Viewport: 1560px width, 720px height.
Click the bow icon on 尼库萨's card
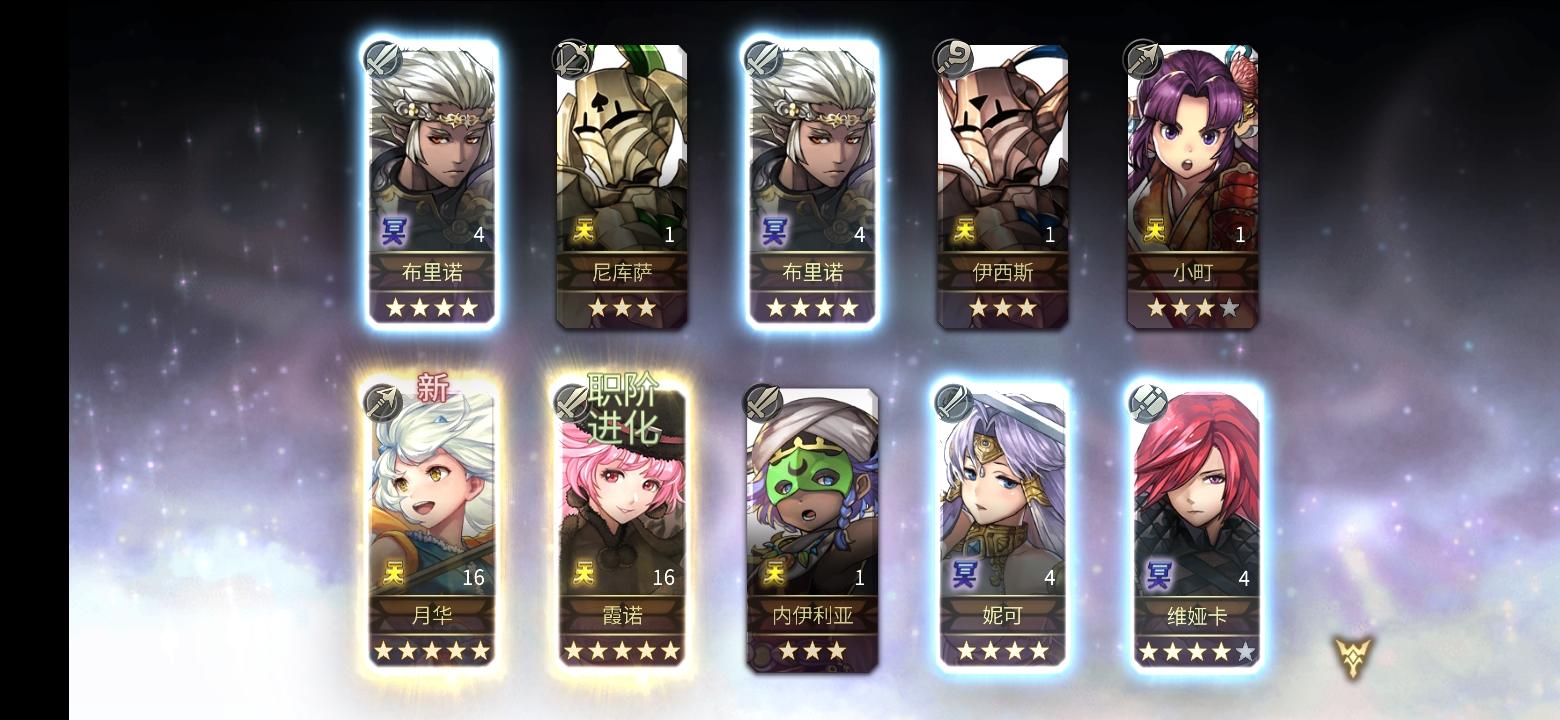pyautogui.click(x=568, y=58)
